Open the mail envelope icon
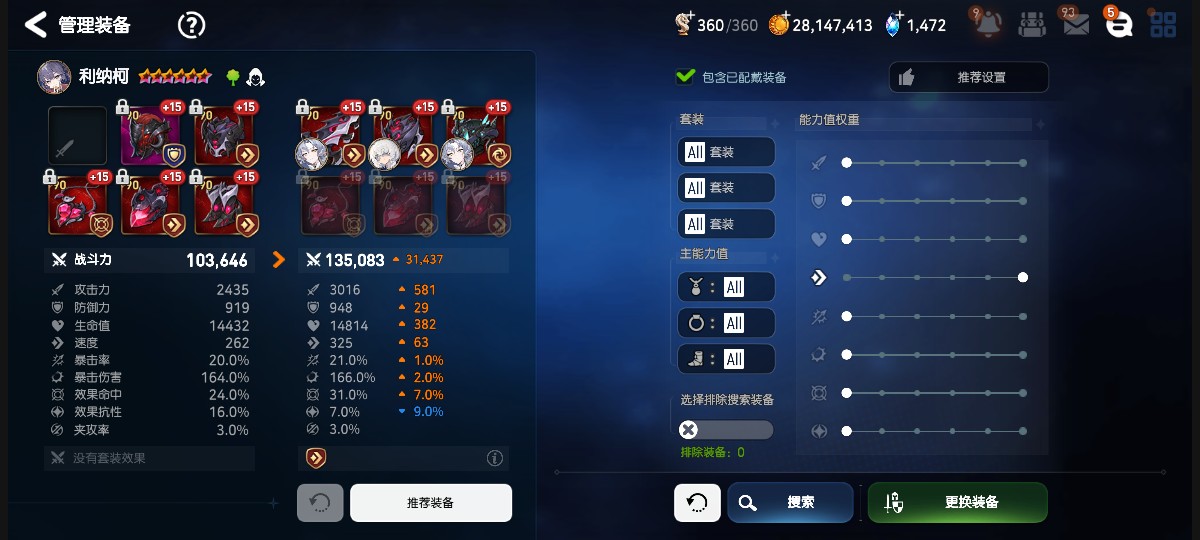 (1075, 25)
